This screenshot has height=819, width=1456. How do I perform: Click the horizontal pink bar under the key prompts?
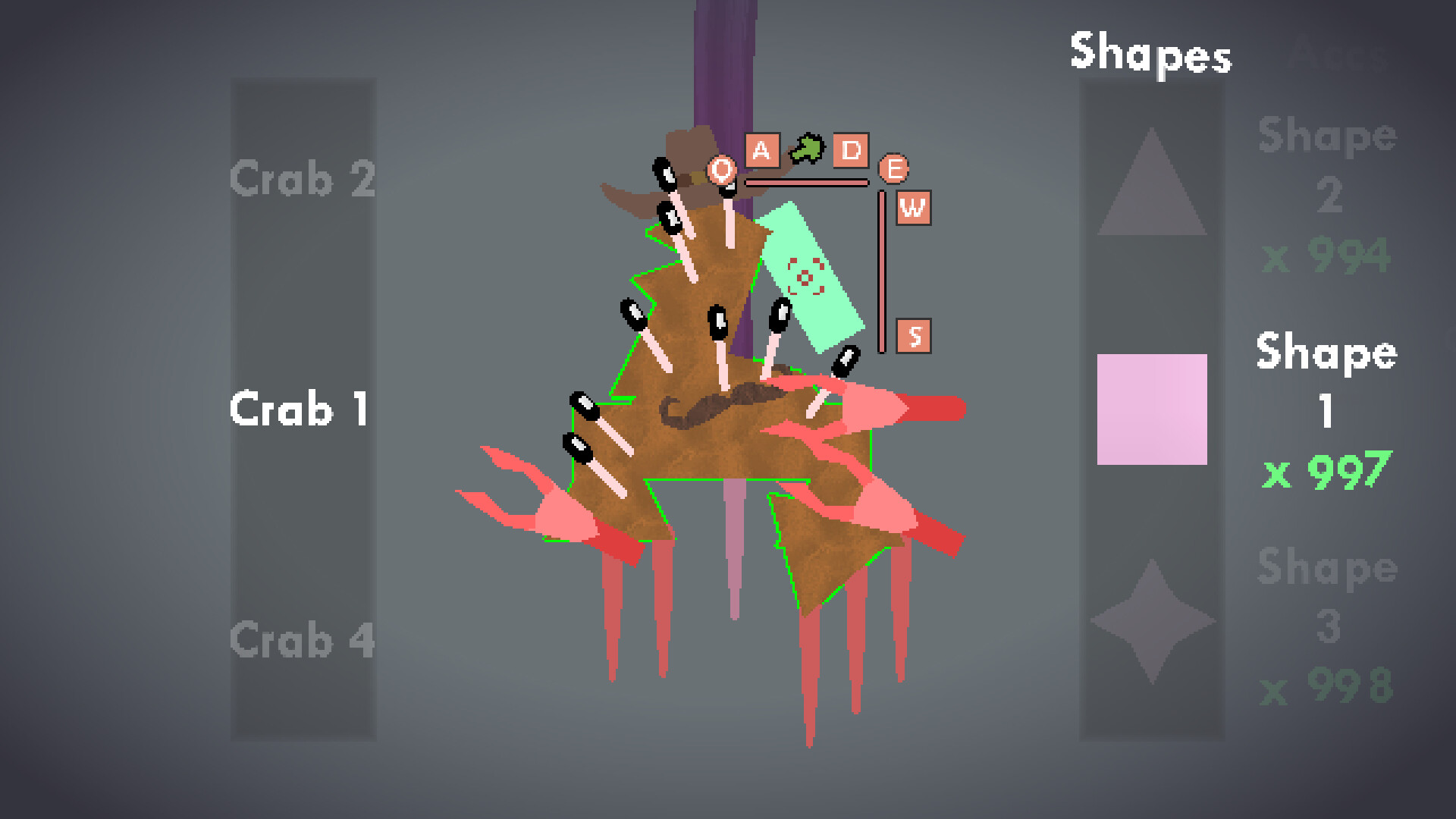coord(807,182)
